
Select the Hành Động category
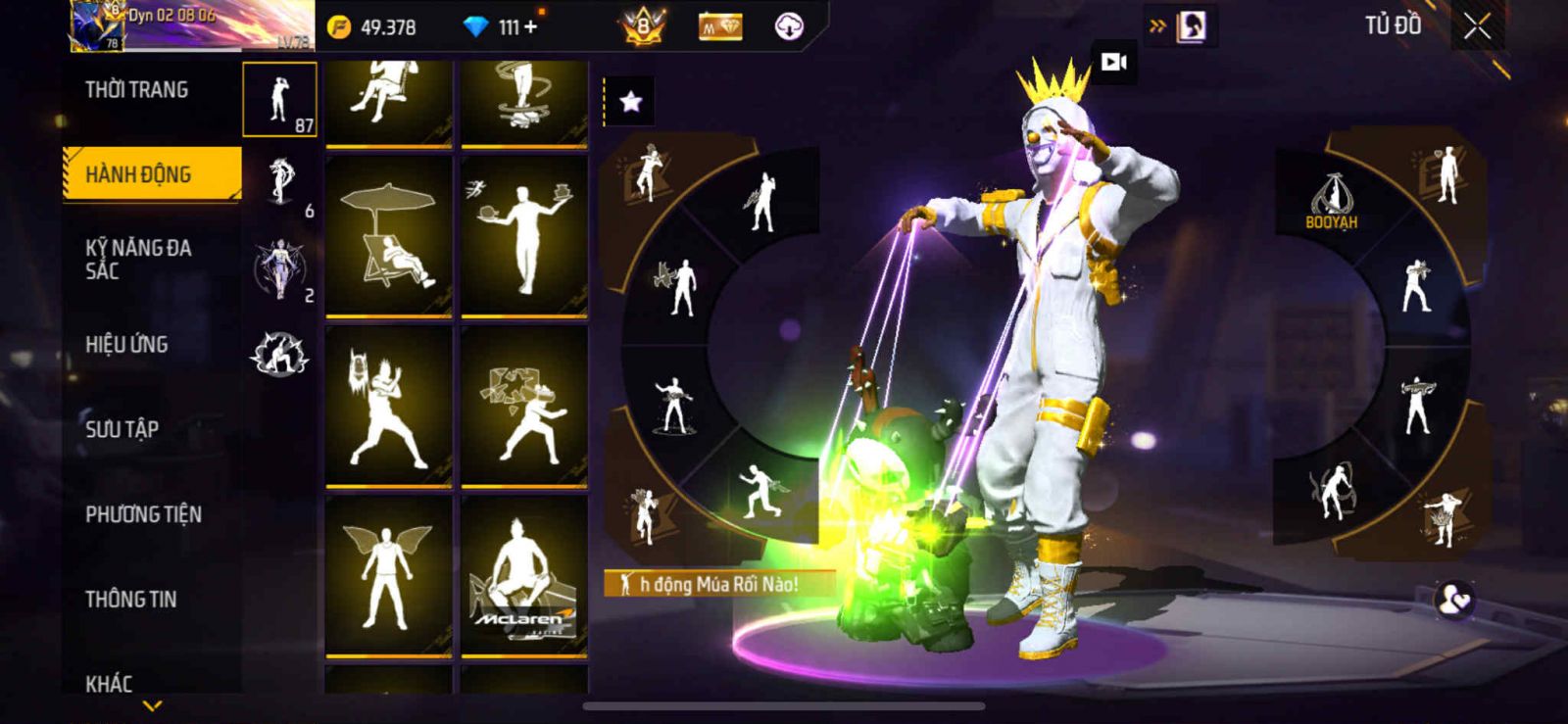click(x=138, y=174)
